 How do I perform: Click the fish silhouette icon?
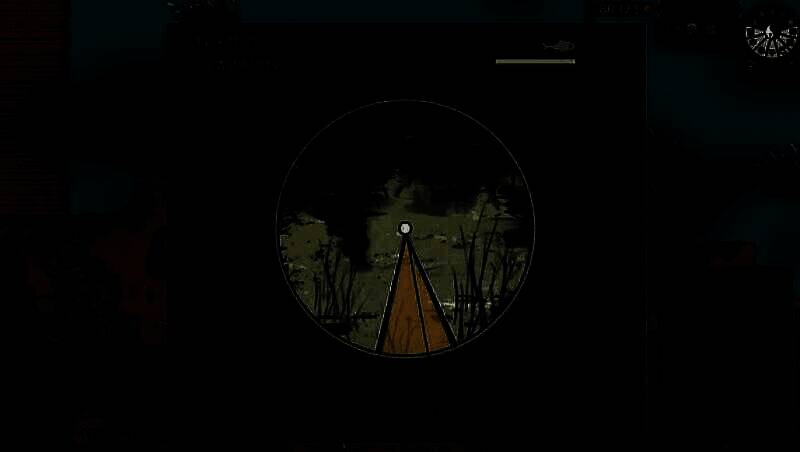[x=558, y=45]
